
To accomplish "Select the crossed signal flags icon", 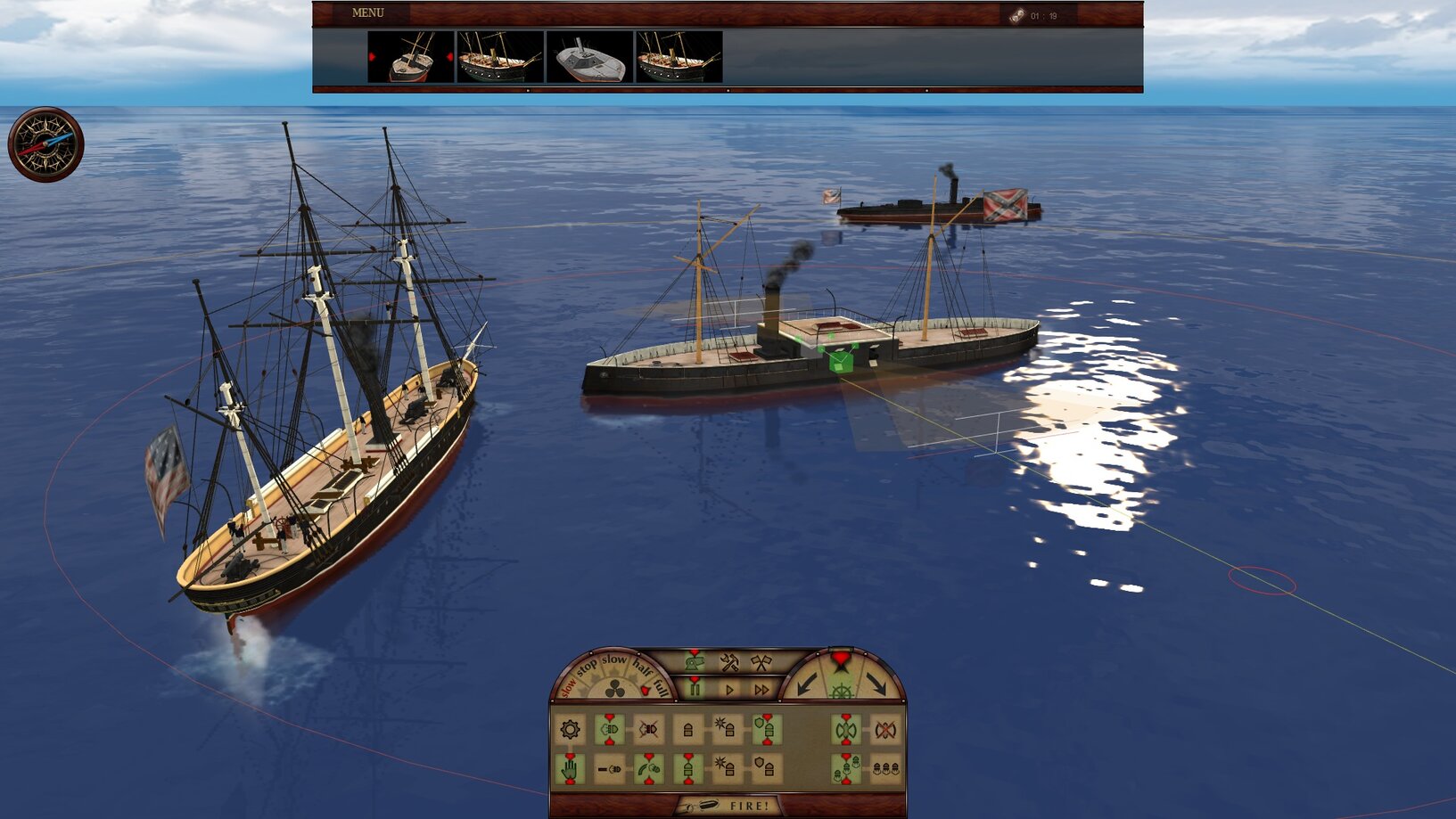I will pyautogui.click(x=761, y=662).
